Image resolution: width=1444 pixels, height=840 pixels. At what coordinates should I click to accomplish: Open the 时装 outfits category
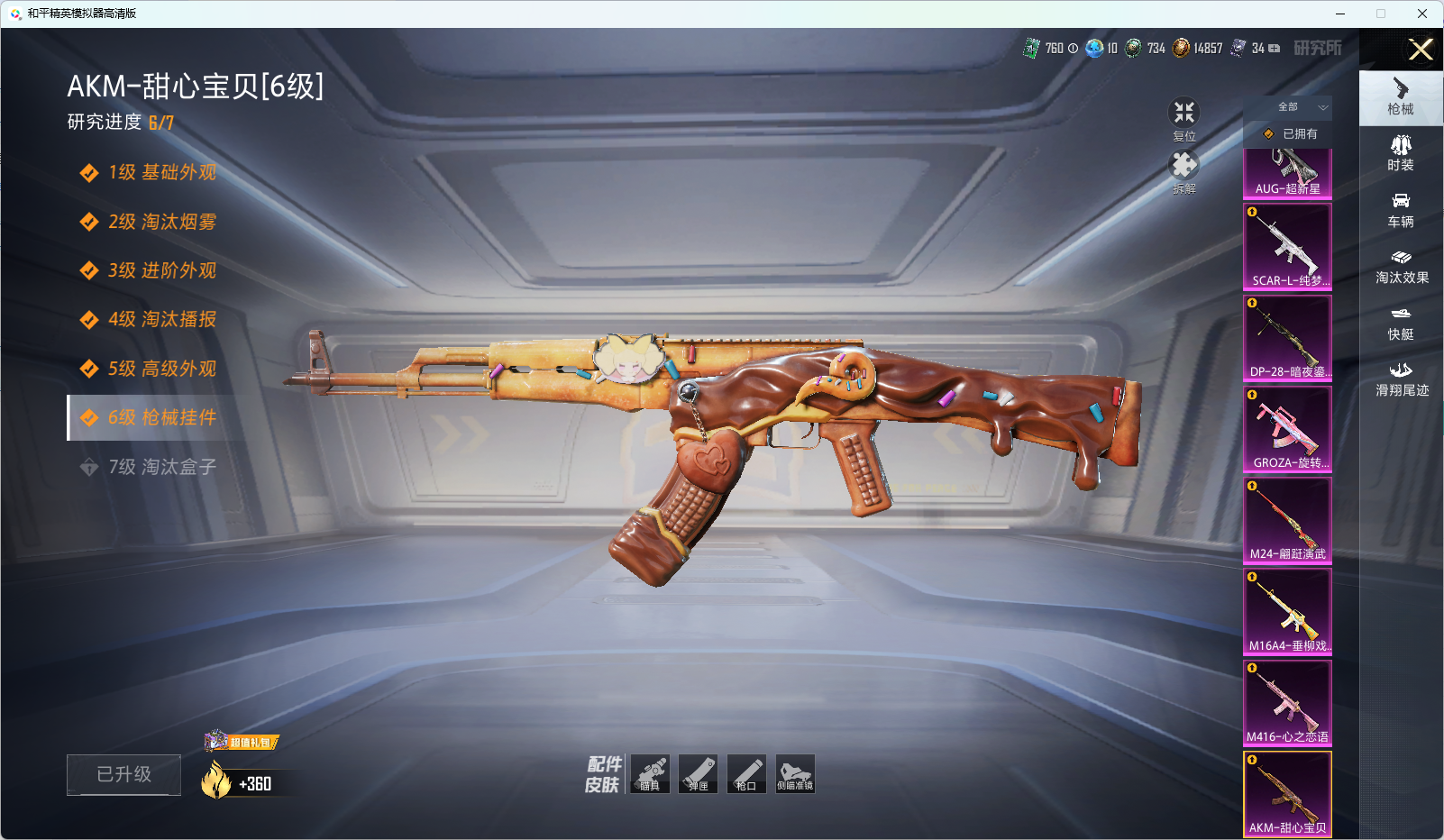[x=1401, y=153]
